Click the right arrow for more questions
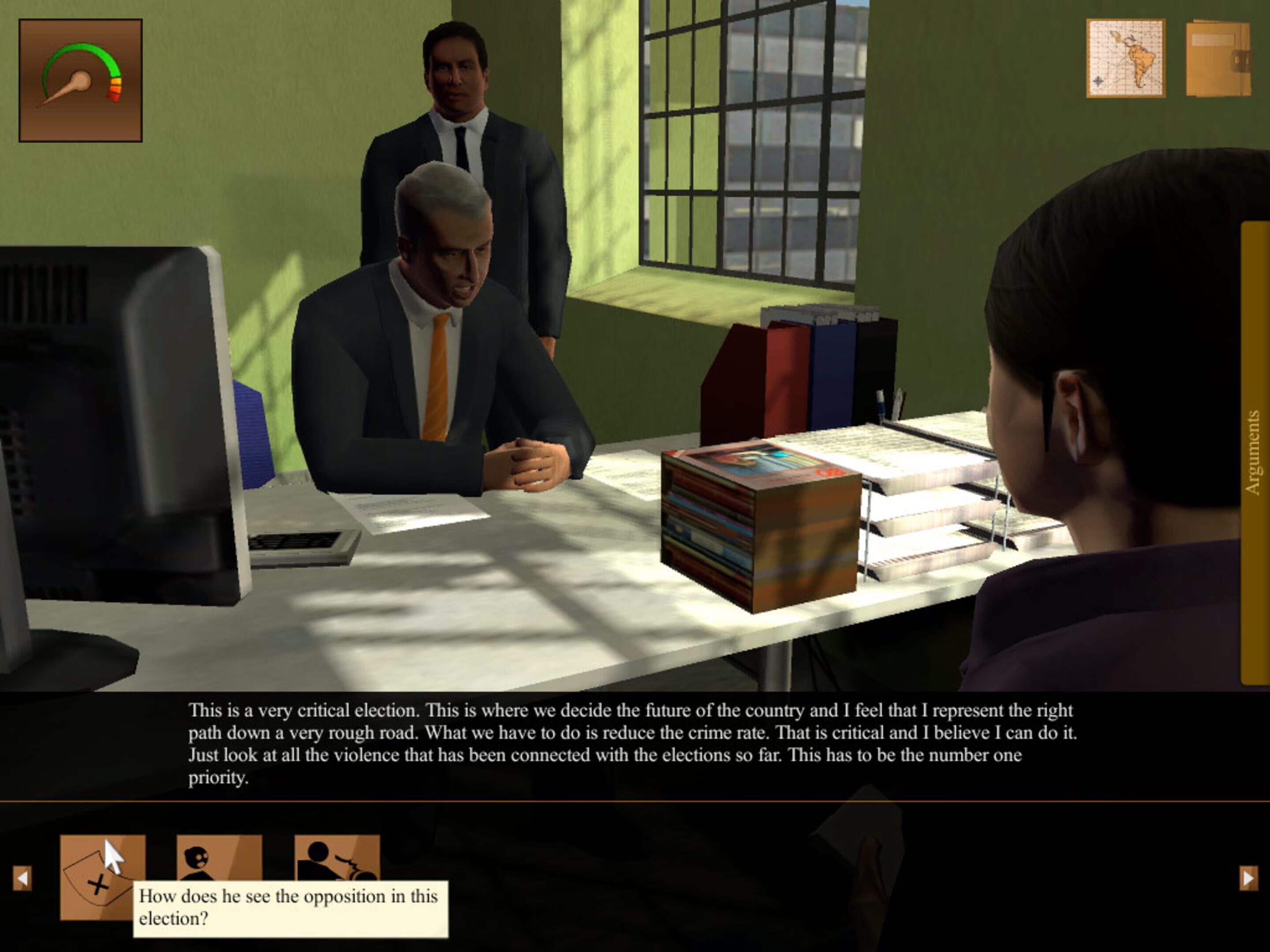This screenshot has height=952, width=1270. coord(1248,878)
